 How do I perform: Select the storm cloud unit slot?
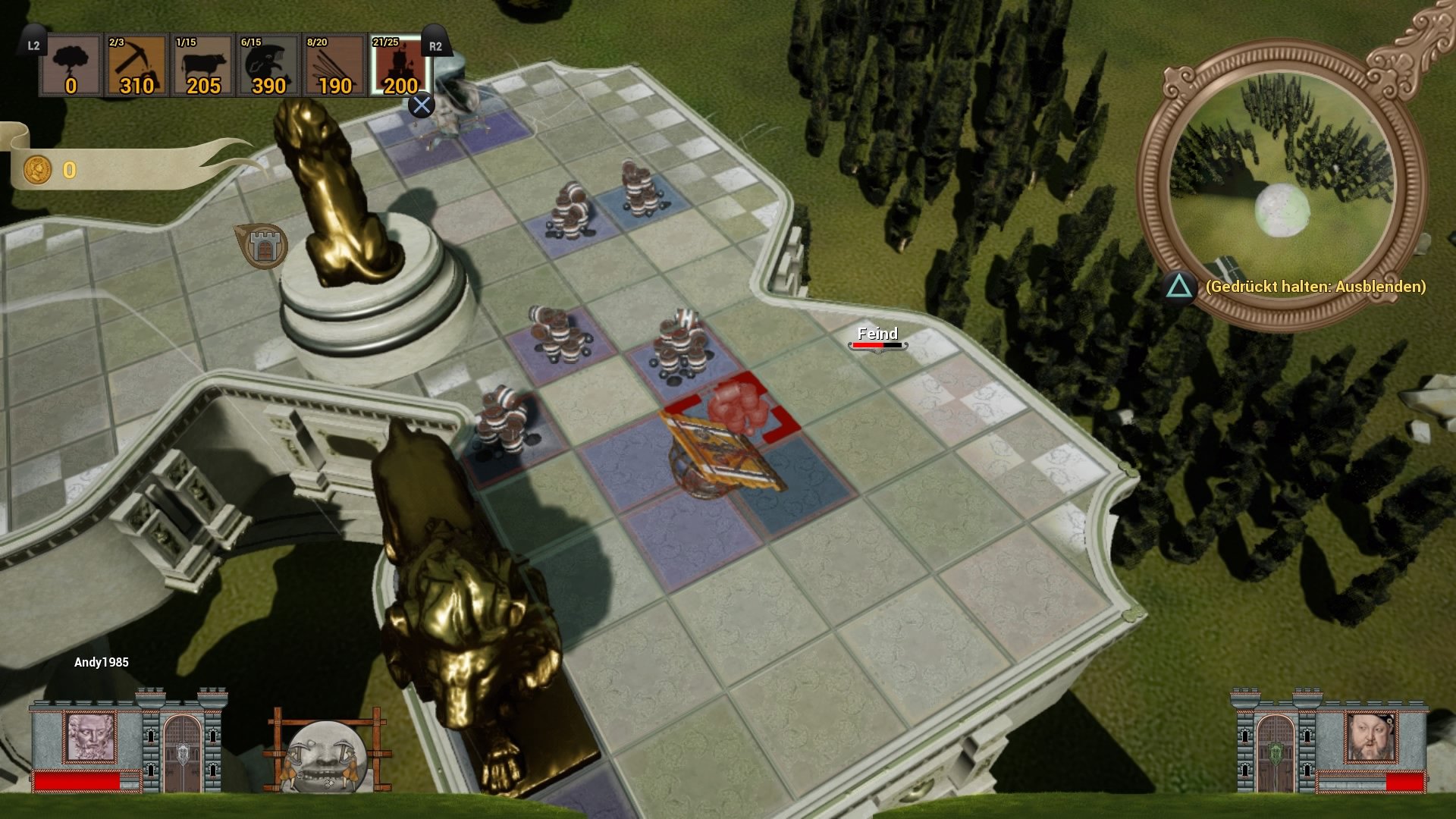click(71, 67)
